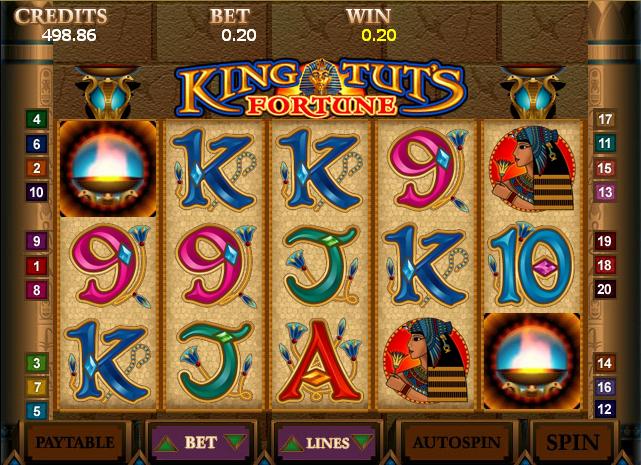Choose payline marker 10
This screenshot has height=465, width=641.
(37, 192)
